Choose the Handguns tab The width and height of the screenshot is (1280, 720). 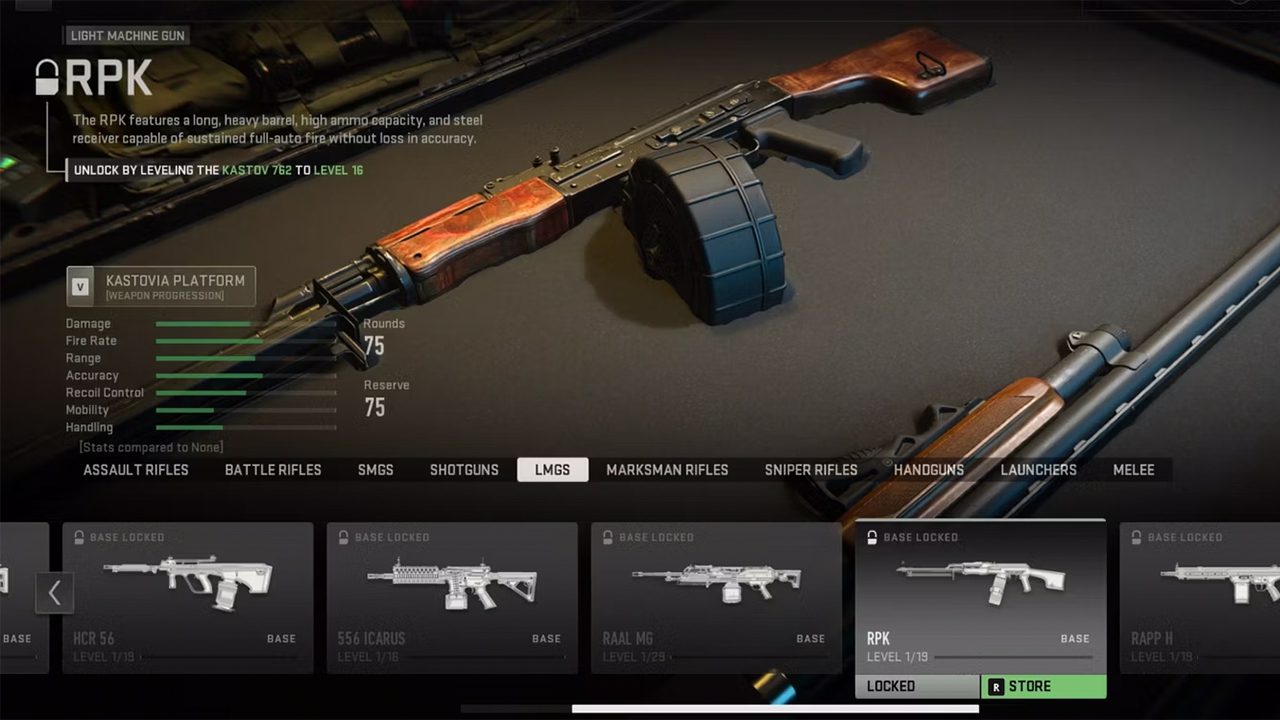pyautogui.click(x=929, y=470)
